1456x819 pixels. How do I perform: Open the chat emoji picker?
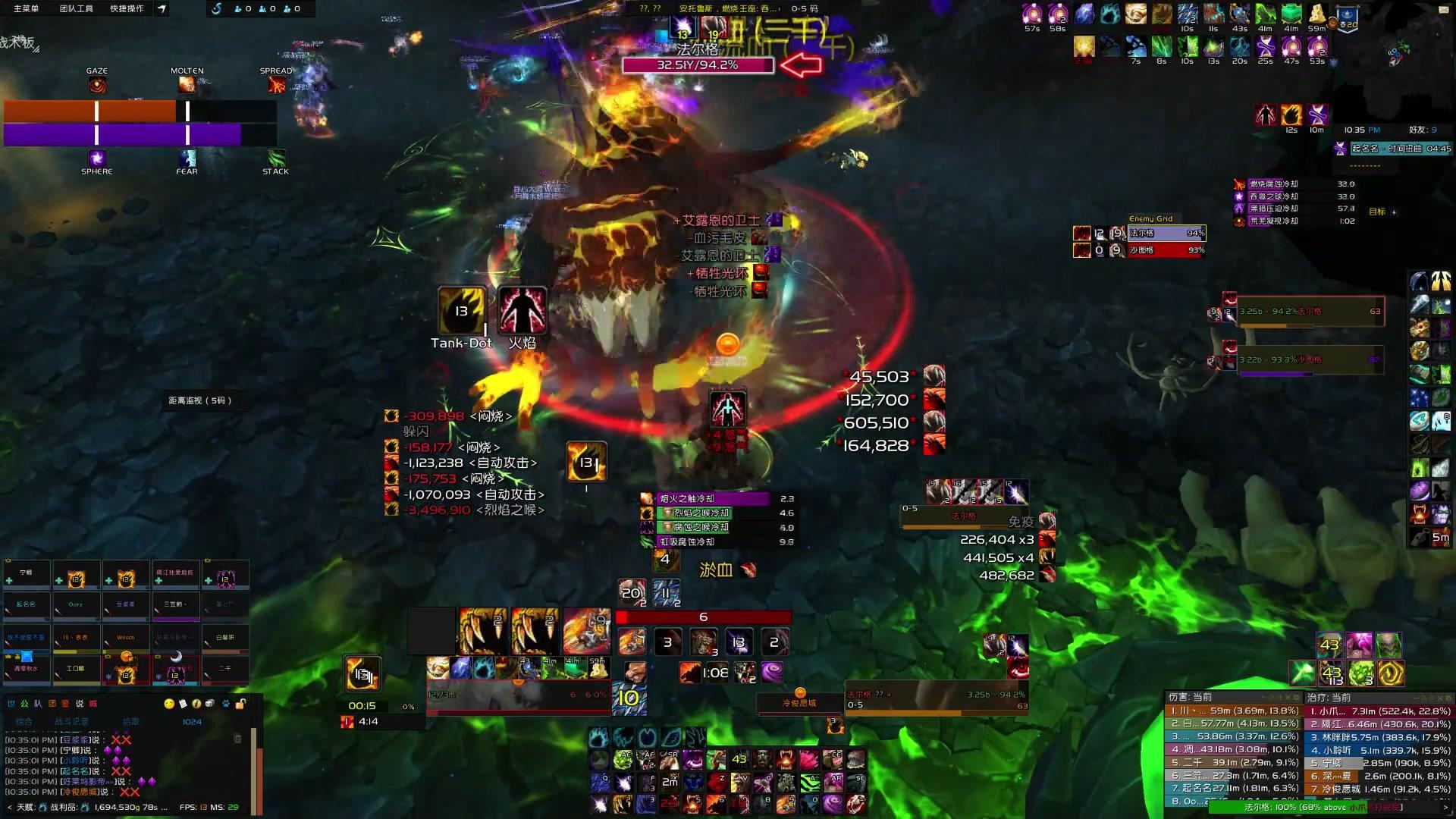coord(168,704)
